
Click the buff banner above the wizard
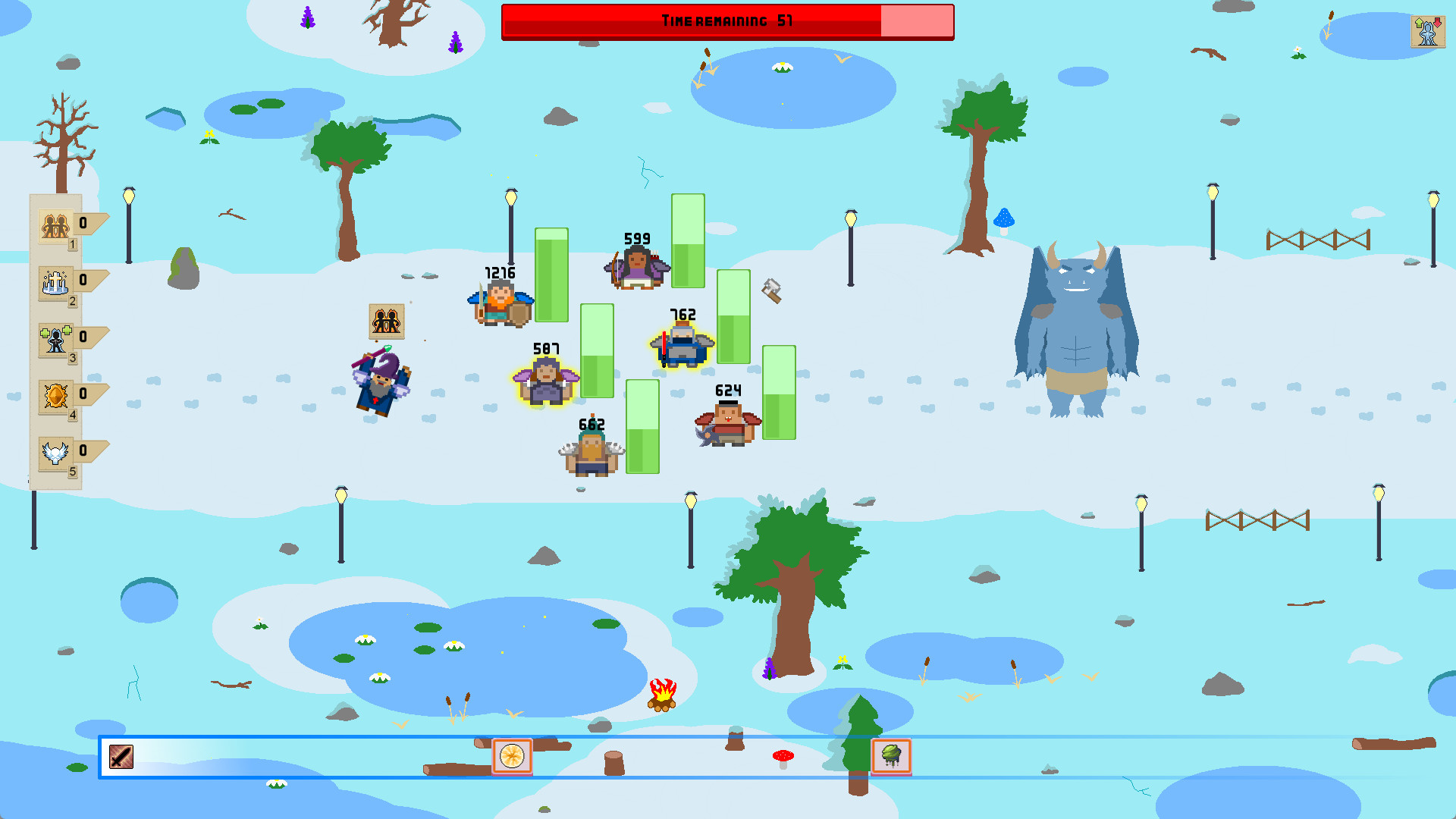tap(387, 322)
